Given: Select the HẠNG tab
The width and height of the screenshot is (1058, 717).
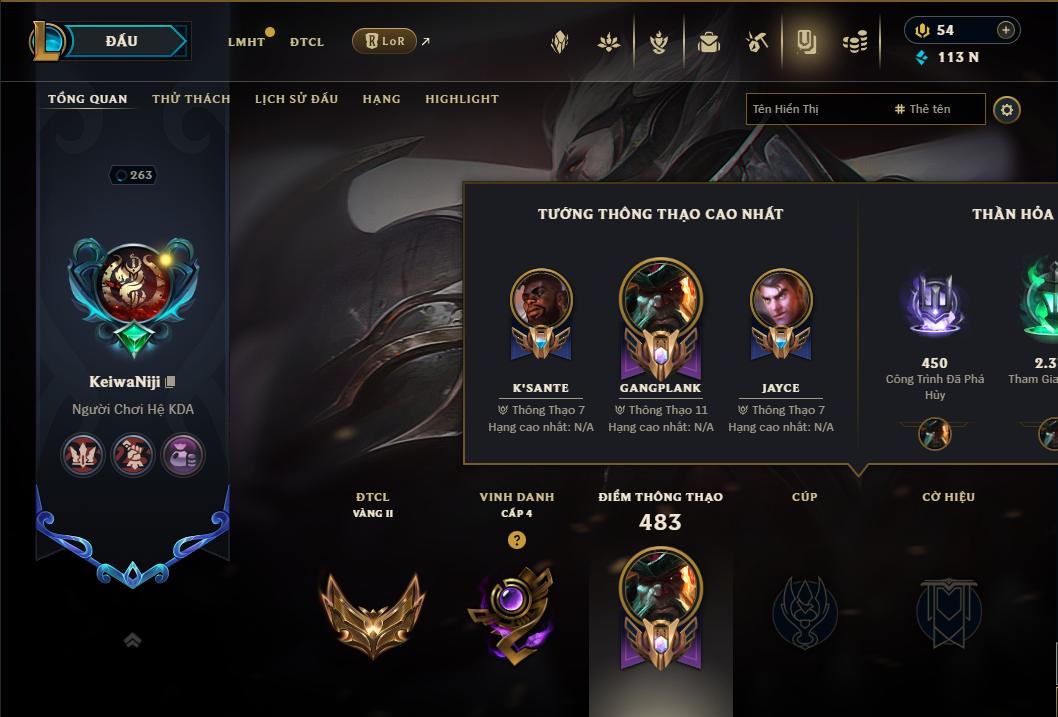Looking at the screenshot, I should (x=381, y=99).
